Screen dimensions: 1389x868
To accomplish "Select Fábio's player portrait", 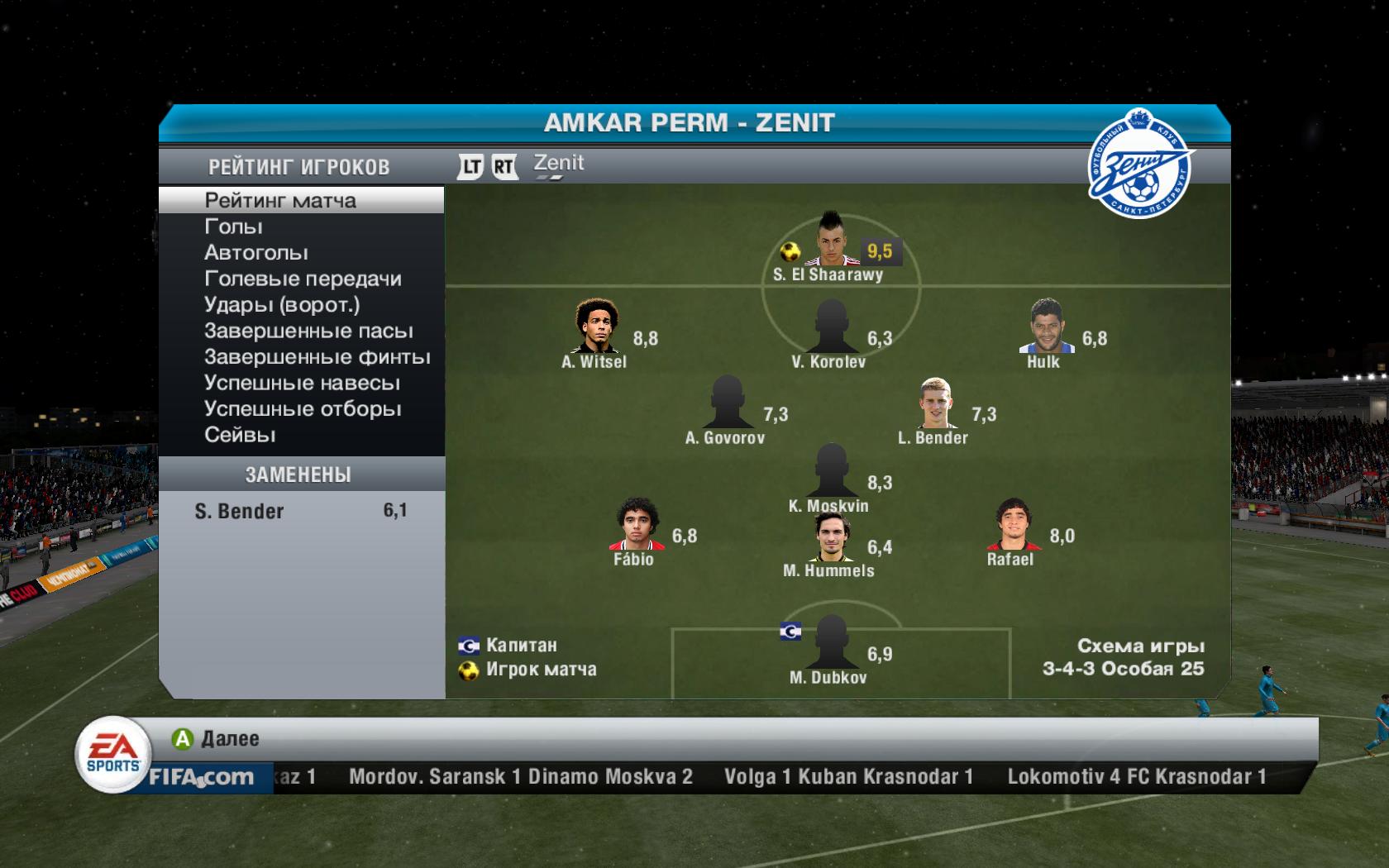I will (636, 525).
